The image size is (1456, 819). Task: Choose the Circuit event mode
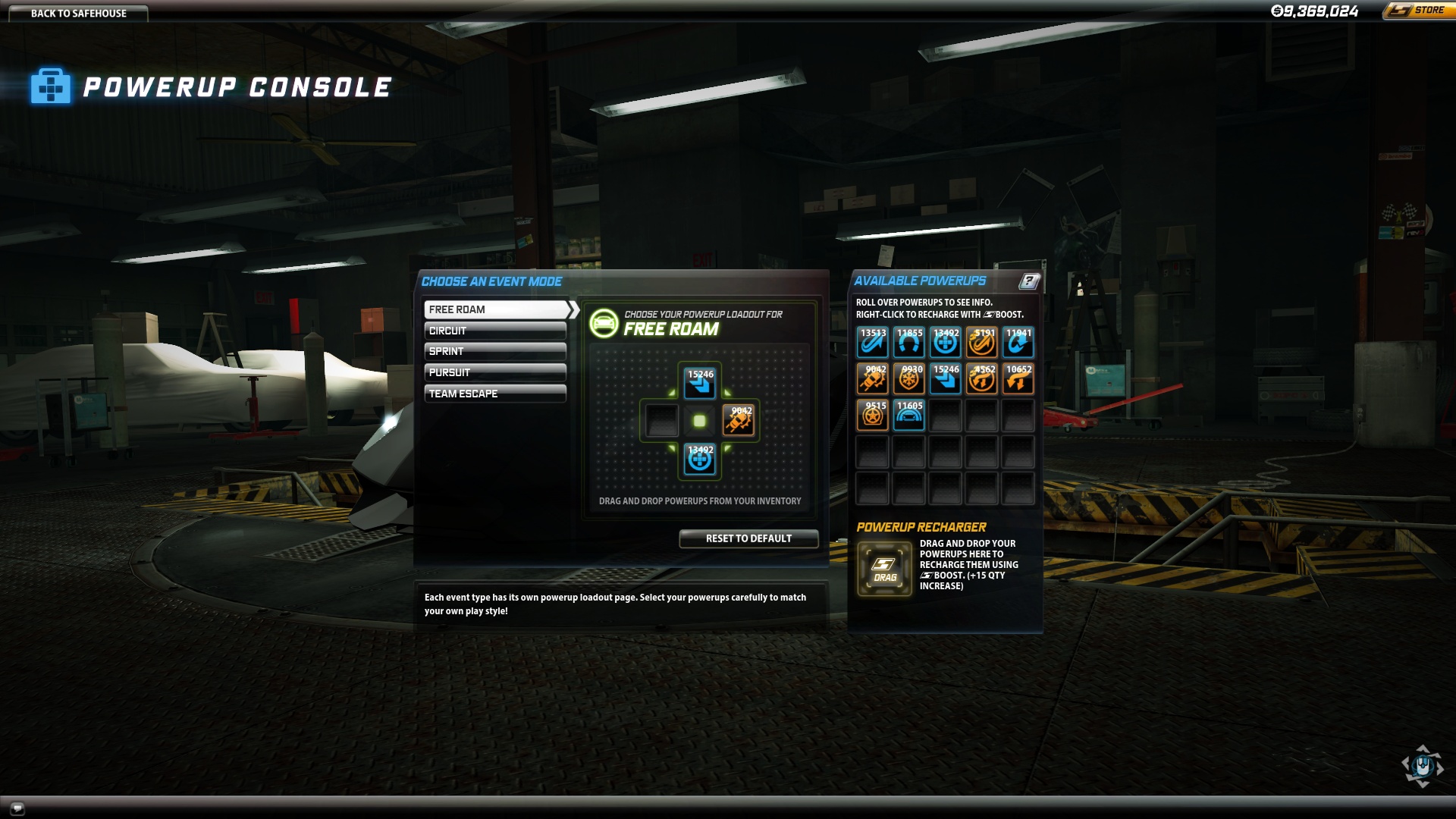point(495,331)
